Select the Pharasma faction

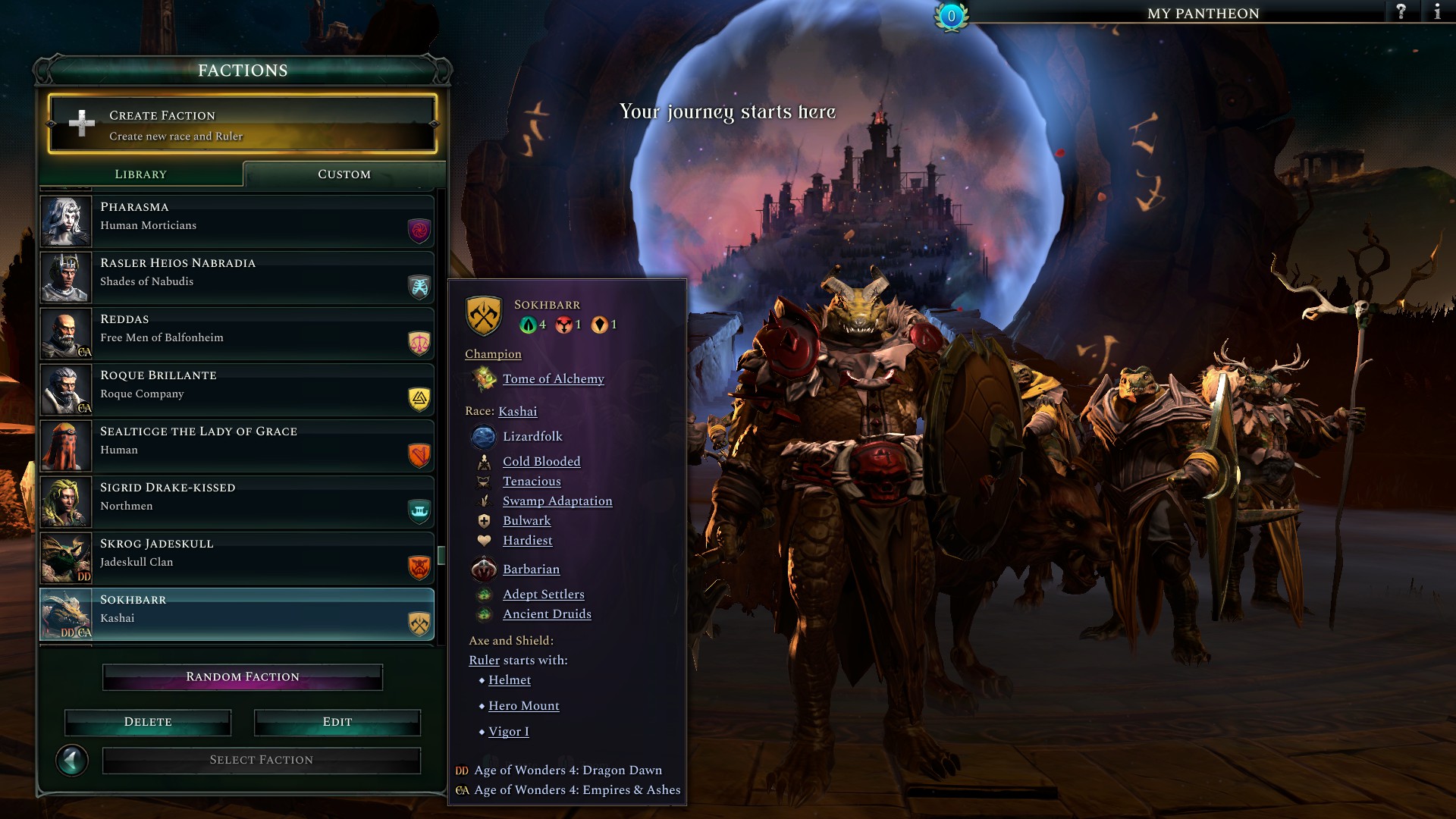pyautogui.click(x=237, y=221)
